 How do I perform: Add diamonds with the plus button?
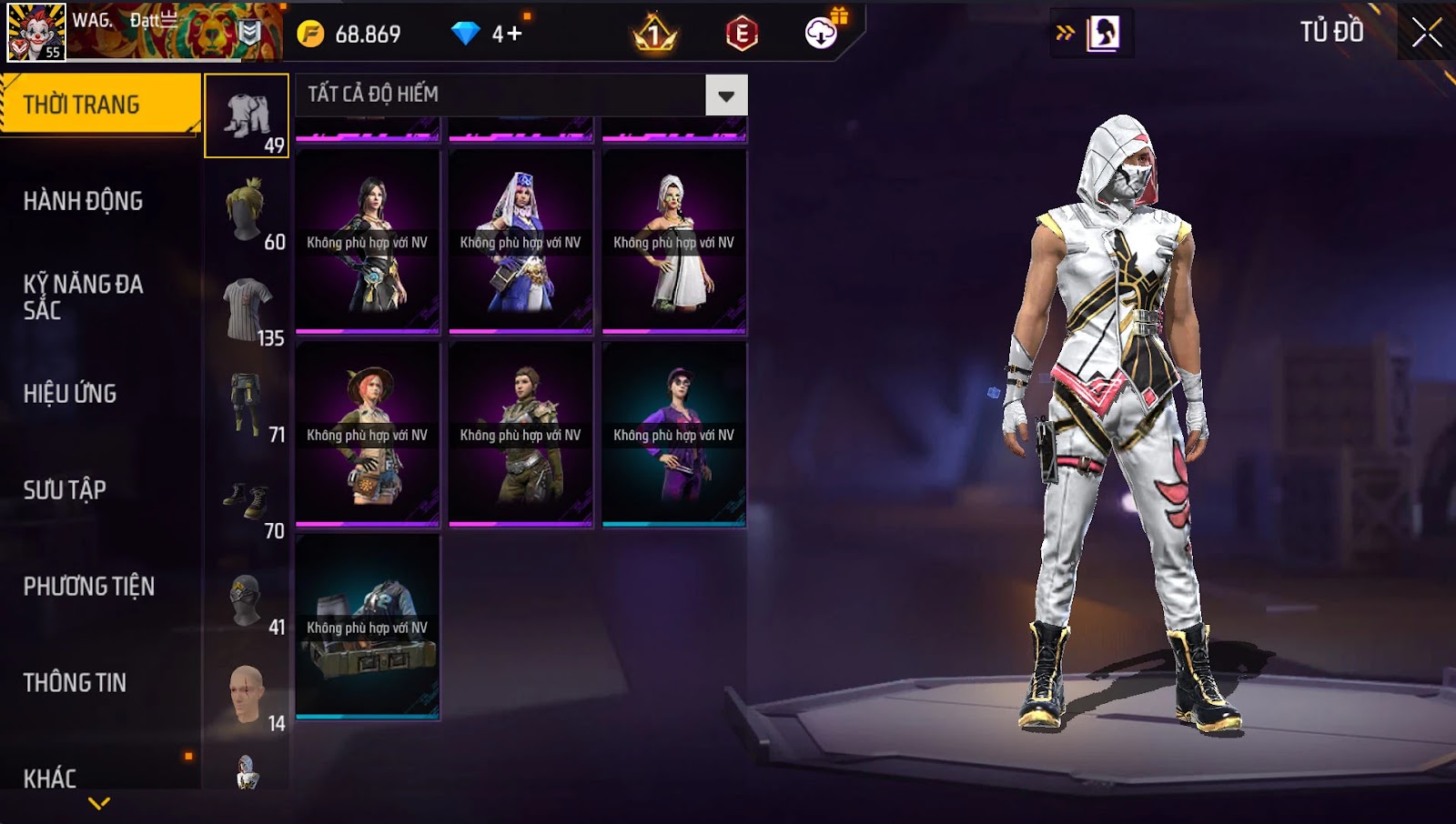(514, 35)
